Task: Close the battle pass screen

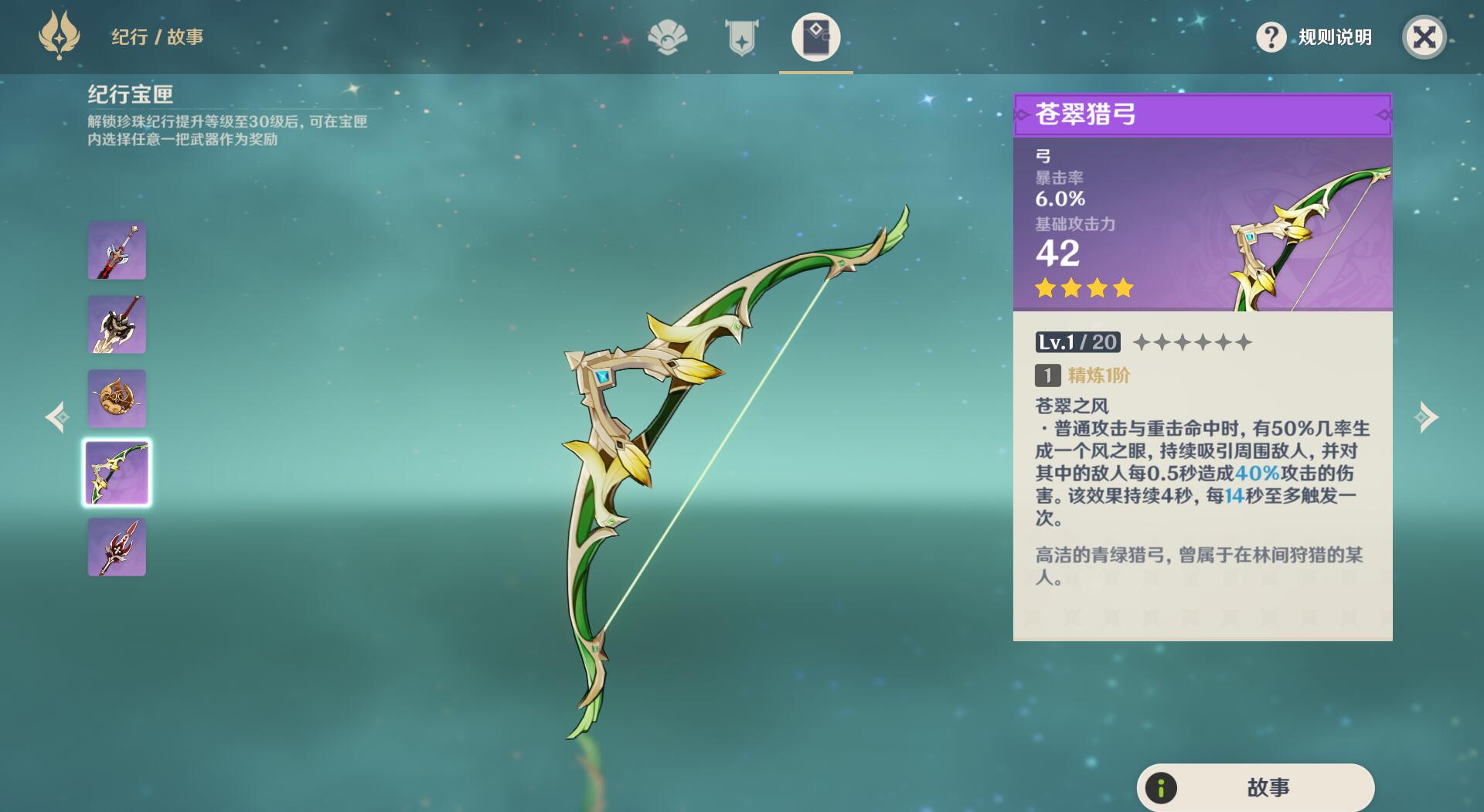Action: (x=1424, y=37)
